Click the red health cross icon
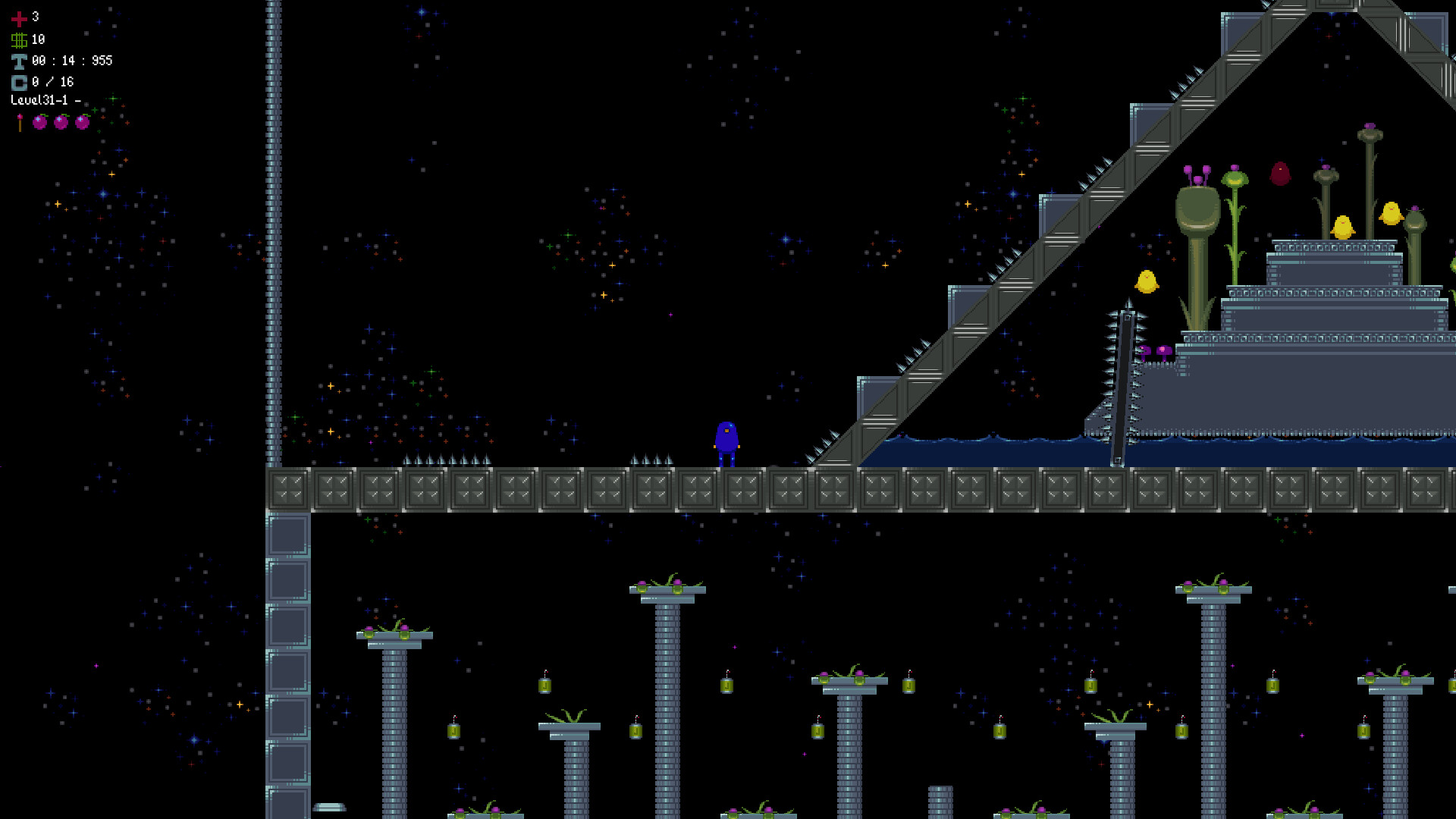1456x819 pixels. tap(19, 20)
